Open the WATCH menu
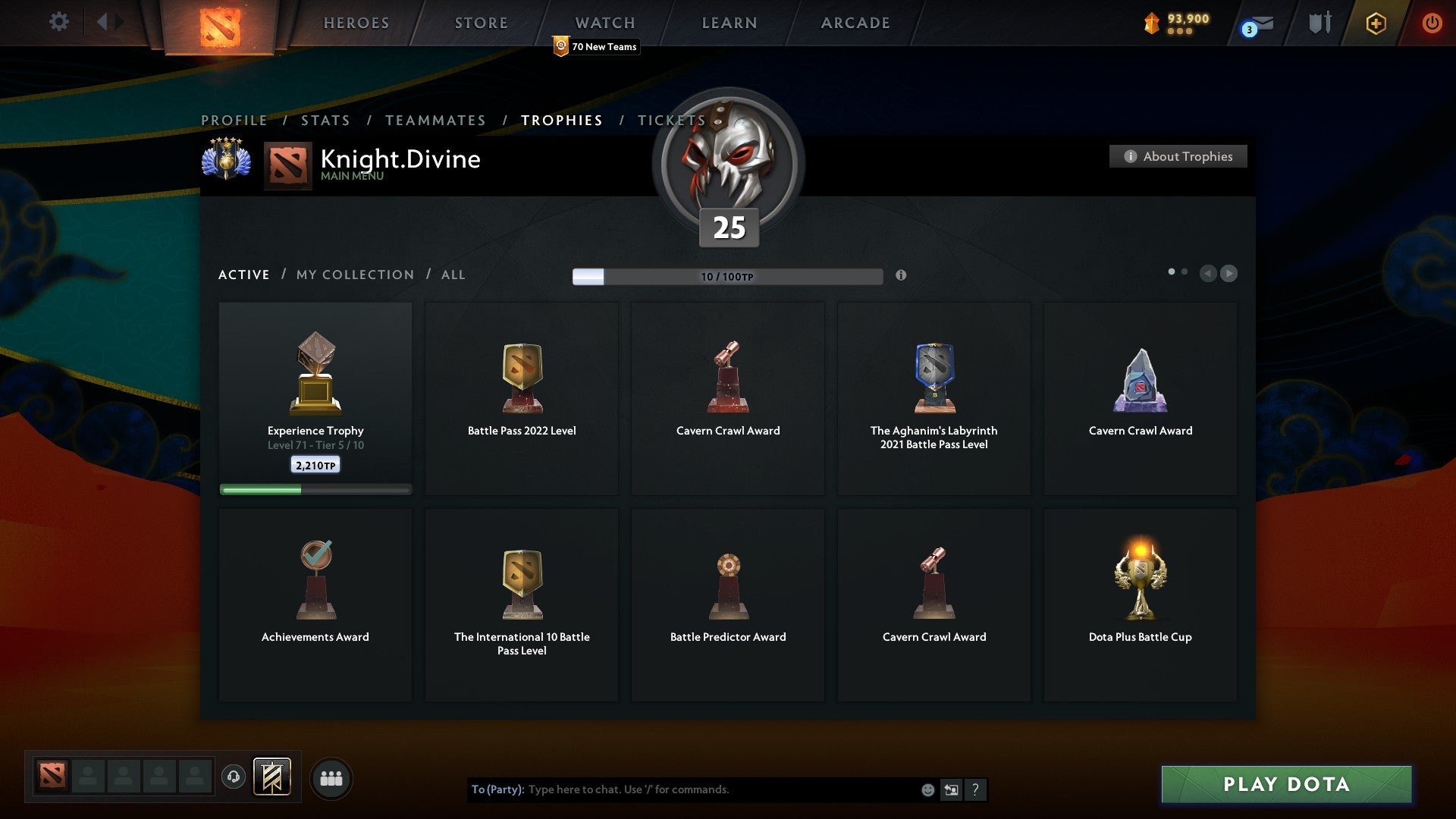 pos(604,23)
